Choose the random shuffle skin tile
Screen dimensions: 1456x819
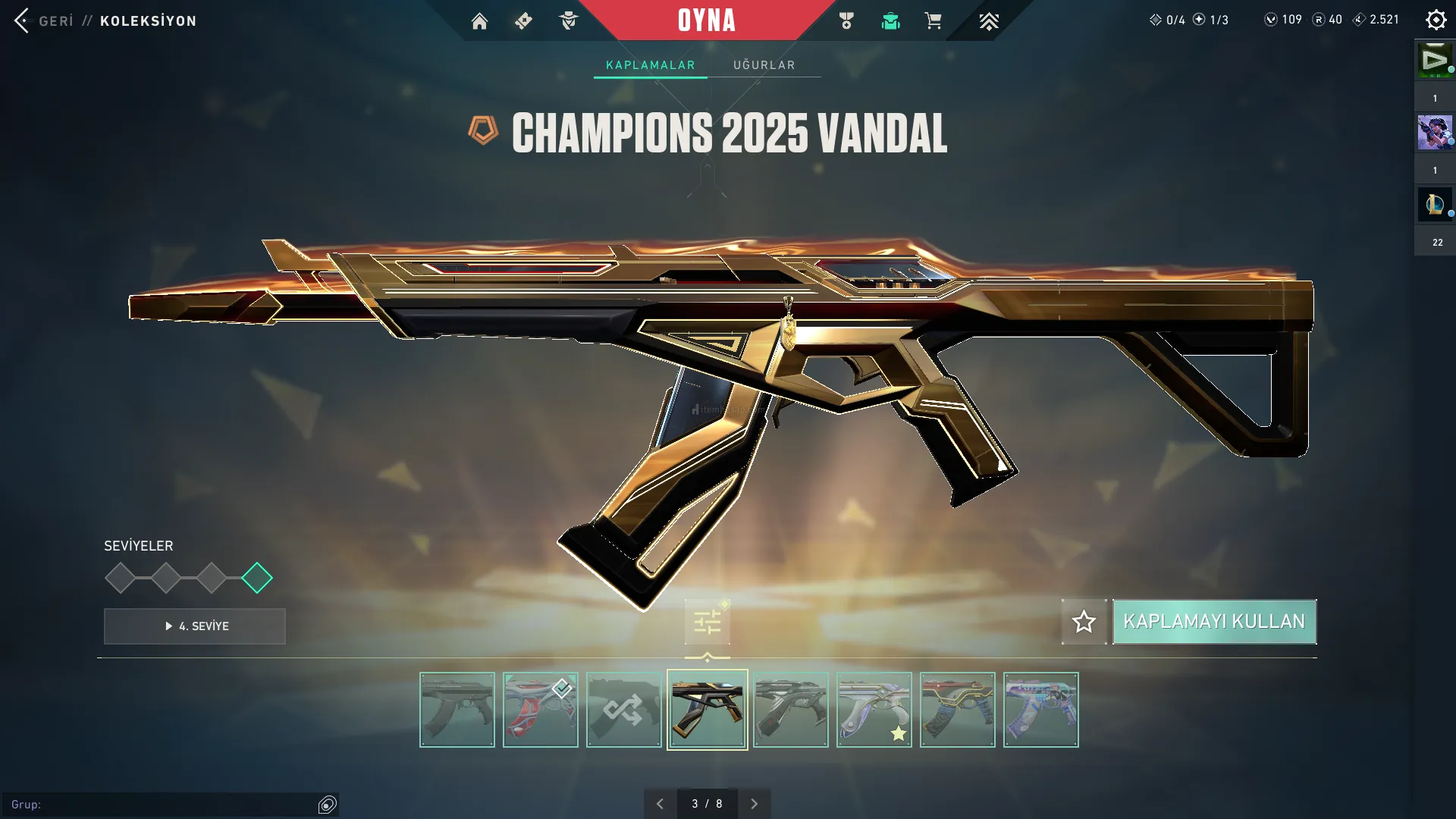[623, 710]
